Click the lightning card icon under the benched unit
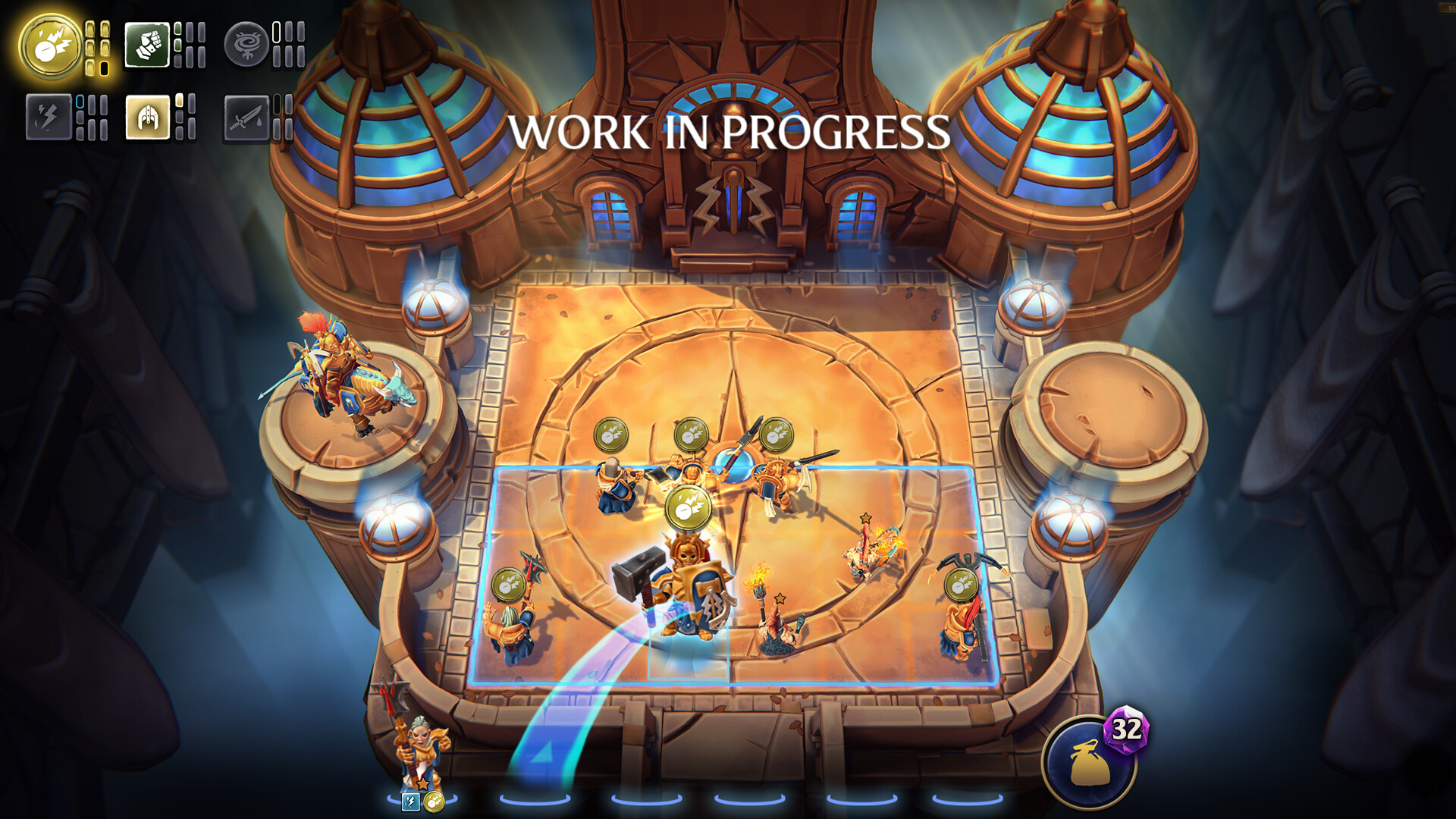 (x=410, y=802)
